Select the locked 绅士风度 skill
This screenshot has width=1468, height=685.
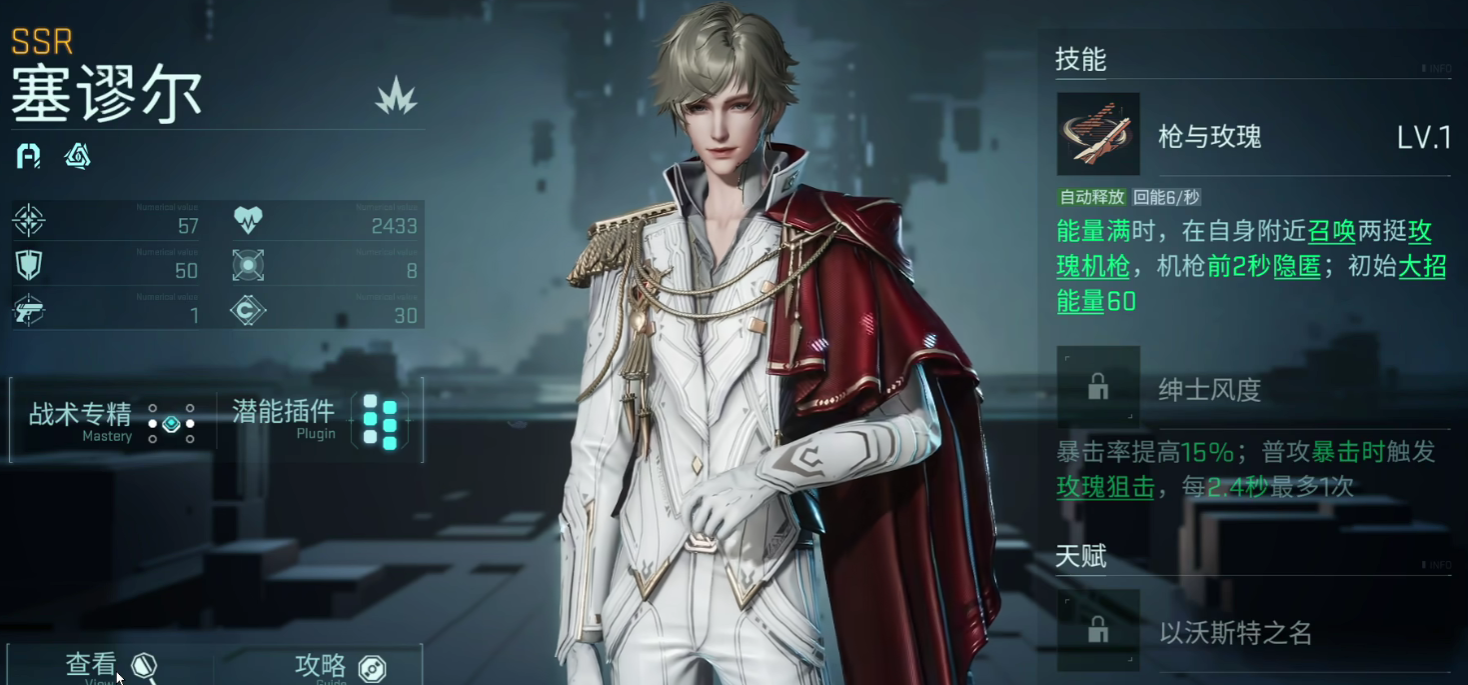coord(1098,387)
